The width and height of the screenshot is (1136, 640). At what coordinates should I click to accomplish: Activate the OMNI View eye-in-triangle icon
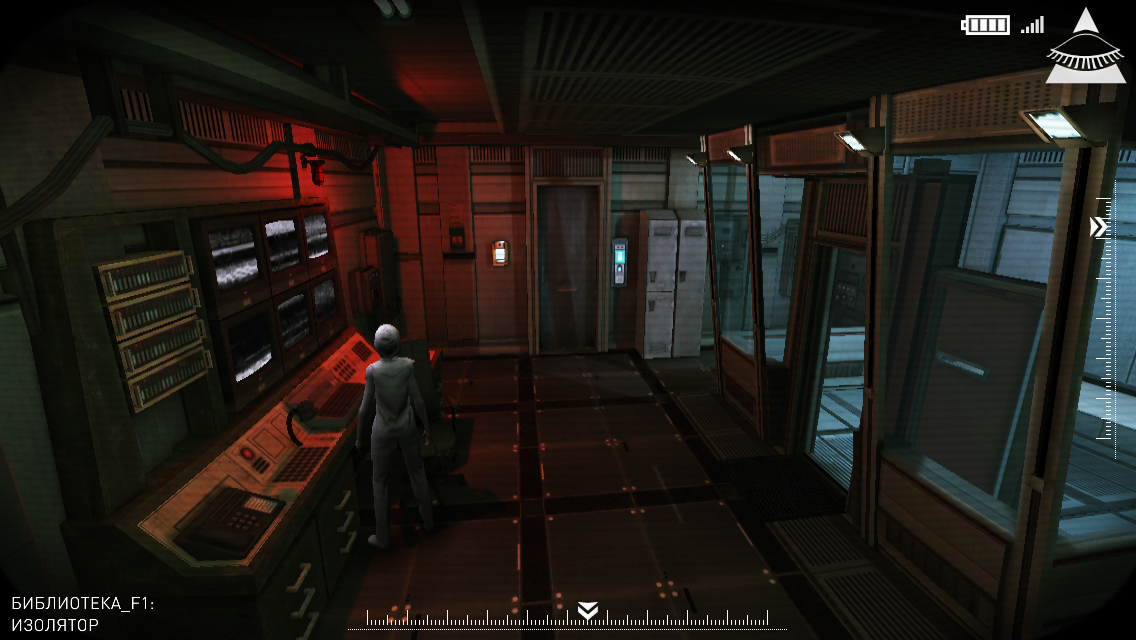[1084, 51]
